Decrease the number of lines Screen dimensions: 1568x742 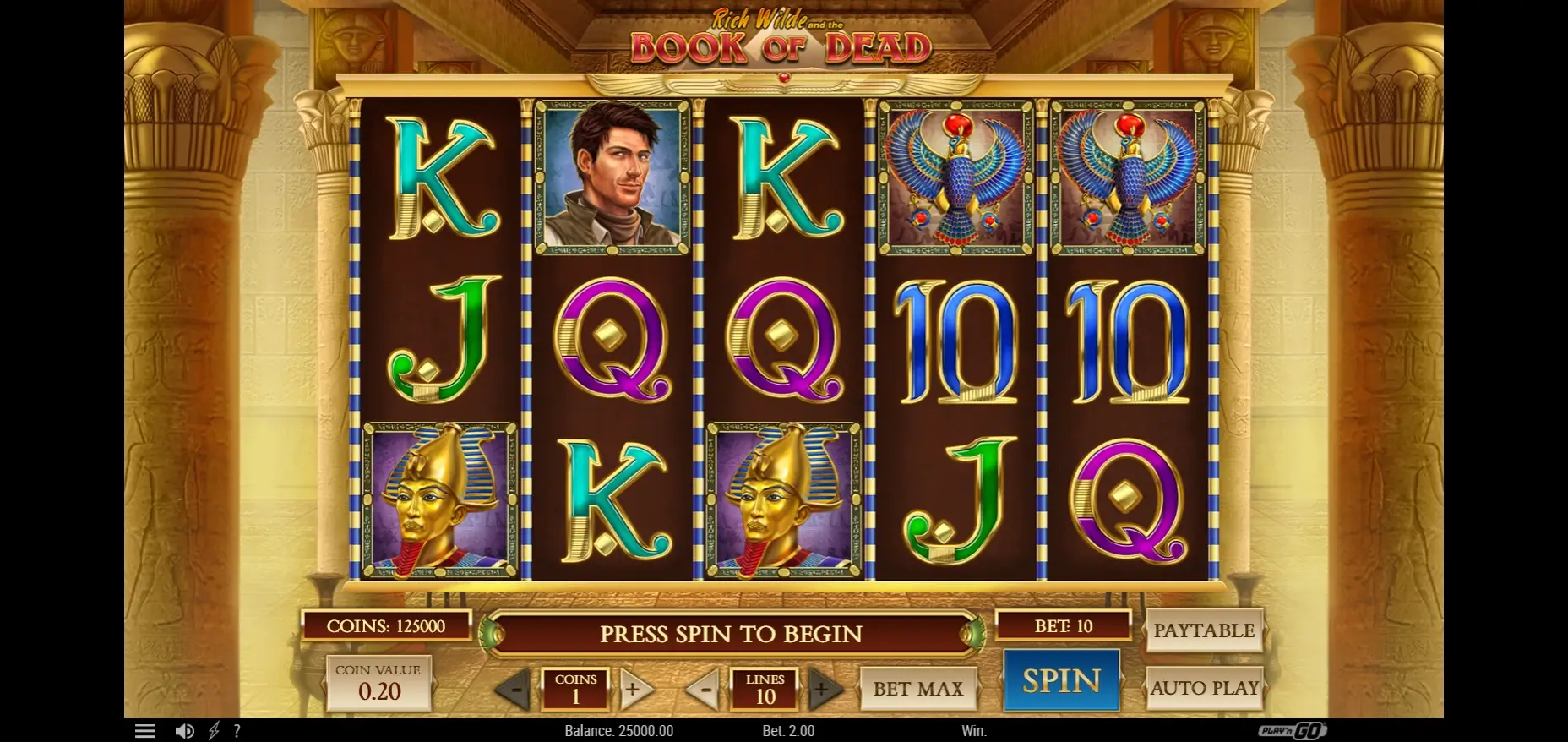click(702, 690)
